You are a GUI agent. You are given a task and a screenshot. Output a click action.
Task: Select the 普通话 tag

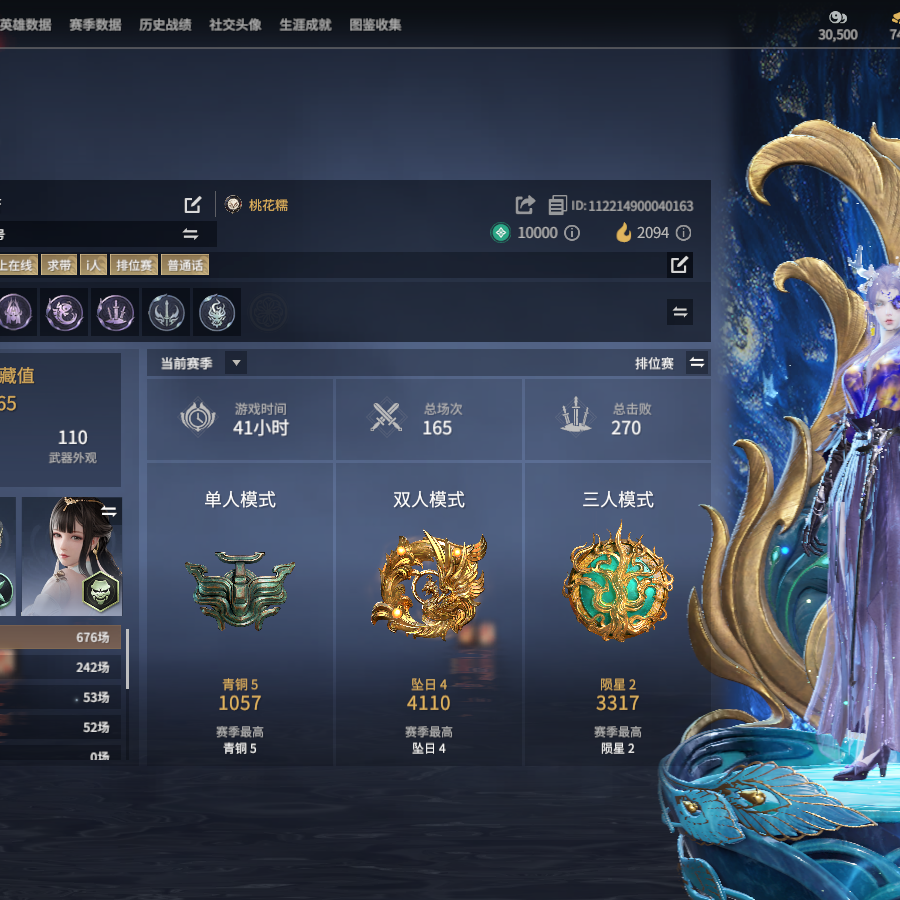pyautogui.click(x=185, y=265)
